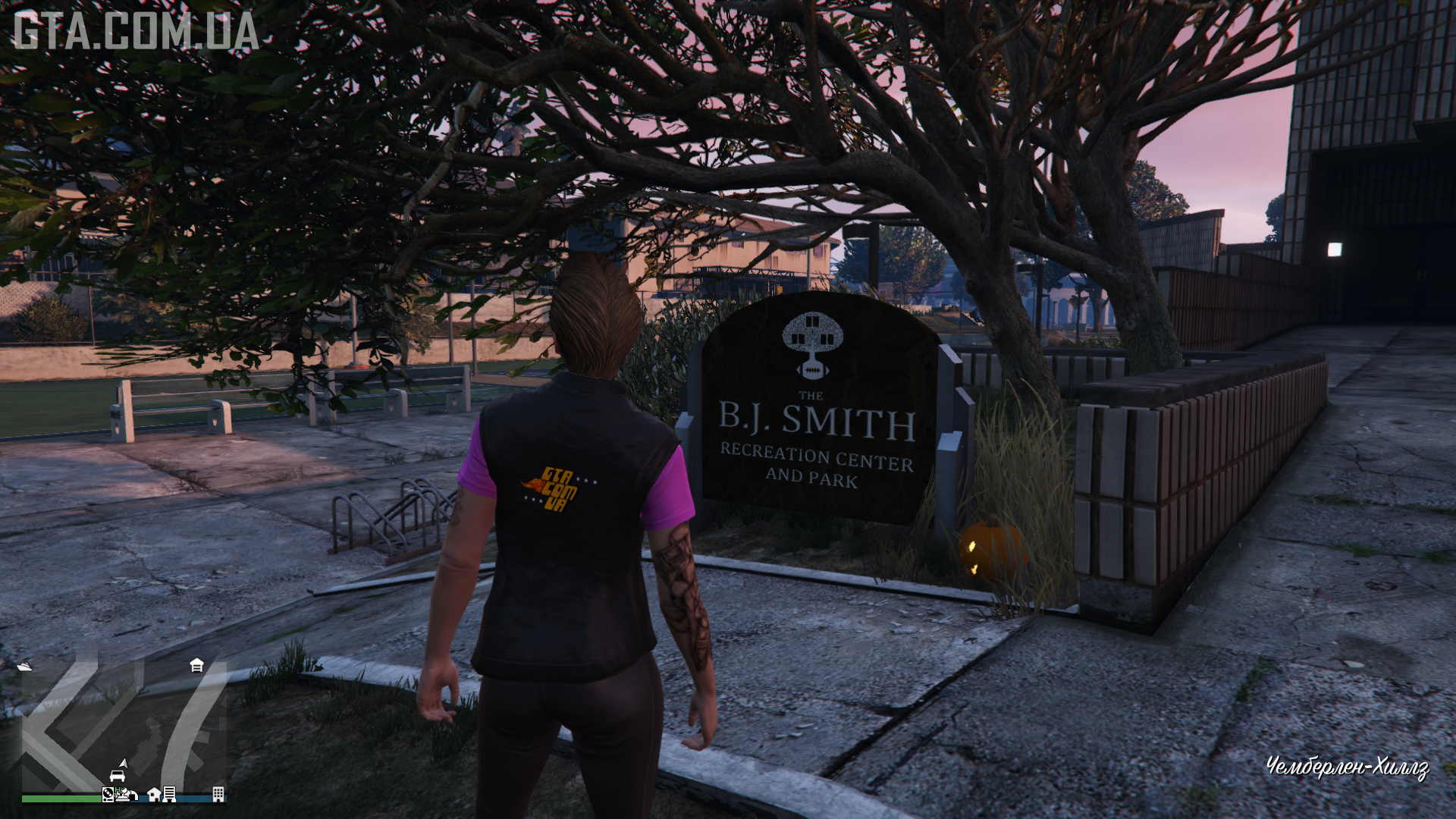
Task: Select the yacht marker on the minimap
Action: click(x=24, y=667)
